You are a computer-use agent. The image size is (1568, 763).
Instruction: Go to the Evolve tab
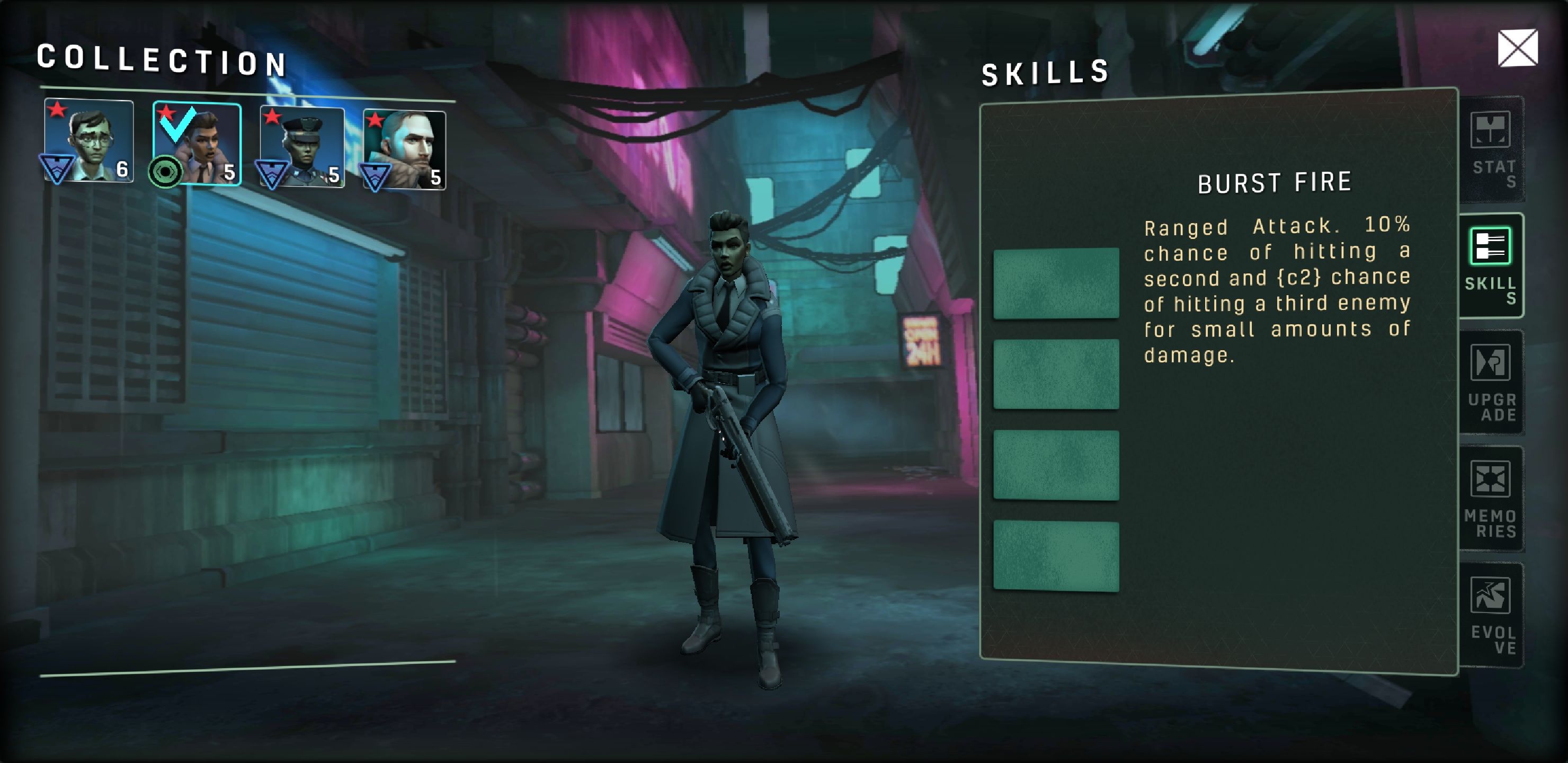(1491, 615)
